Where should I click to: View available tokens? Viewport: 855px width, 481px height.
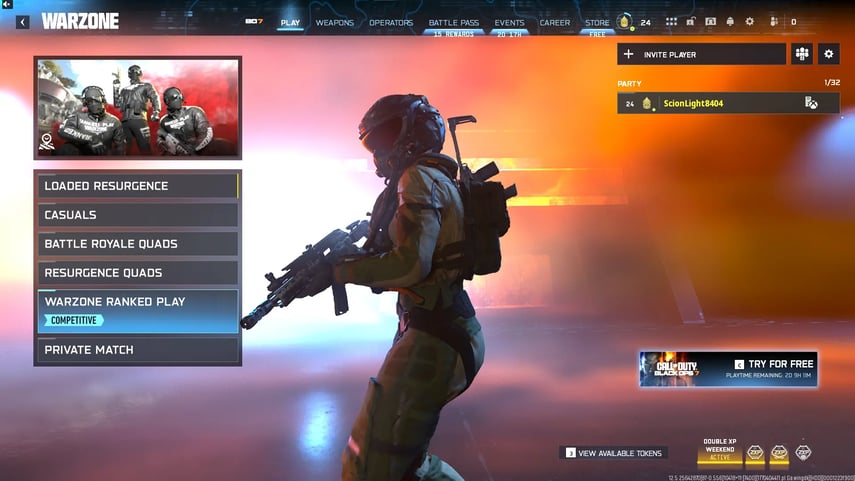[614, 453]
